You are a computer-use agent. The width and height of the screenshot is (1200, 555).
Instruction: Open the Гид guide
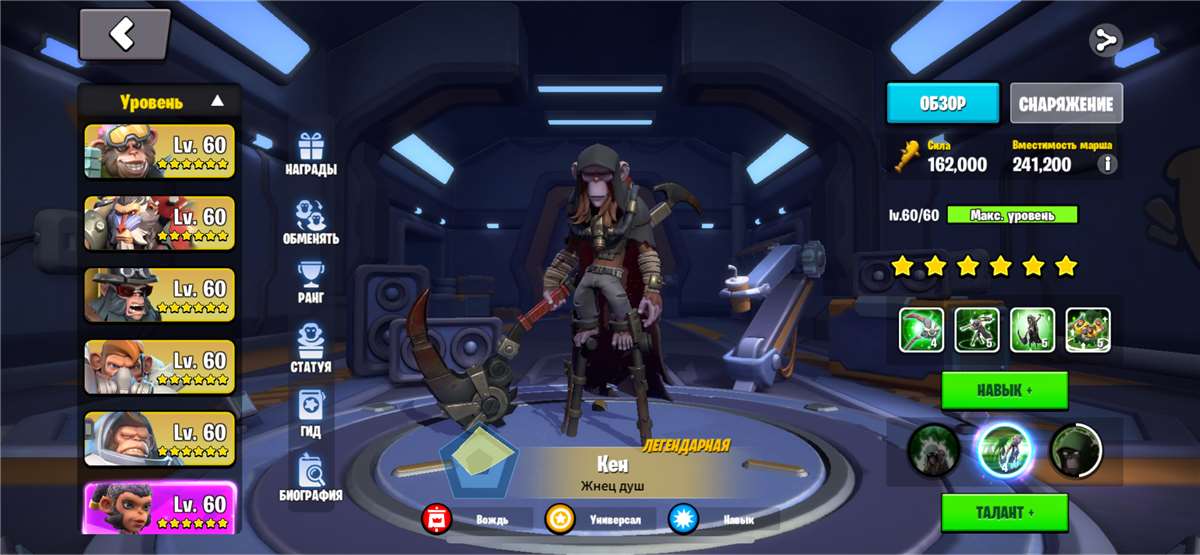(311, 415)
